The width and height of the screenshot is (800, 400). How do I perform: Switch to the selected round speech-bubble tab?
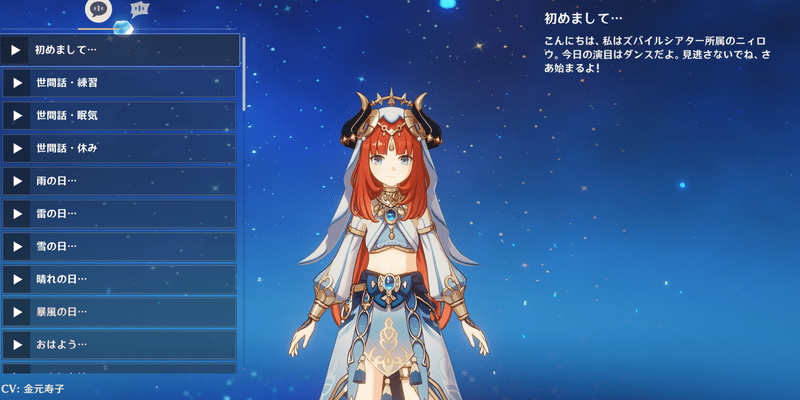pyautogui.click(x=98, y=9)
